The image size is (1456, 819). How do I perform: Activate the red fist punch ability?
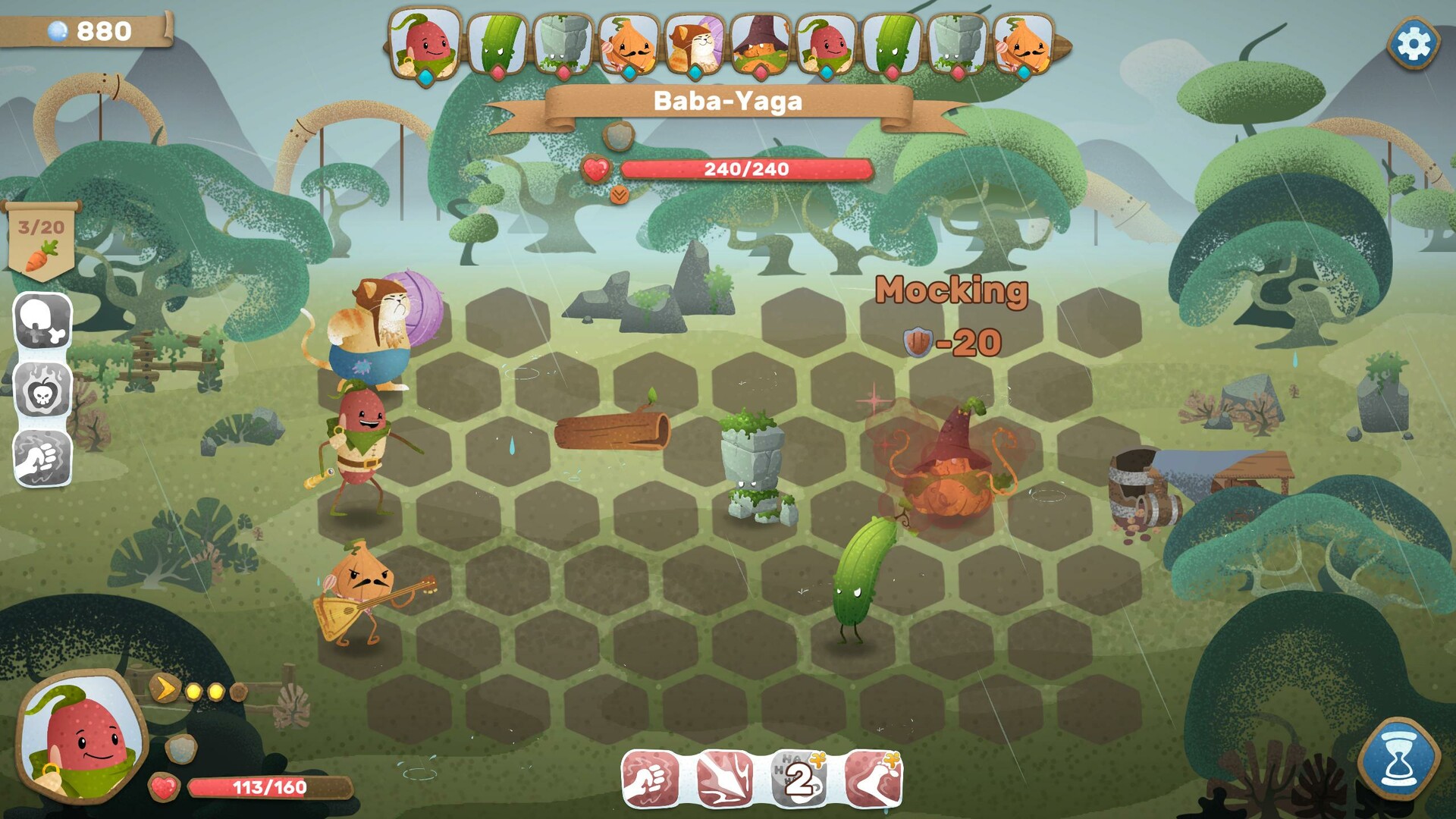pos(651,778)
